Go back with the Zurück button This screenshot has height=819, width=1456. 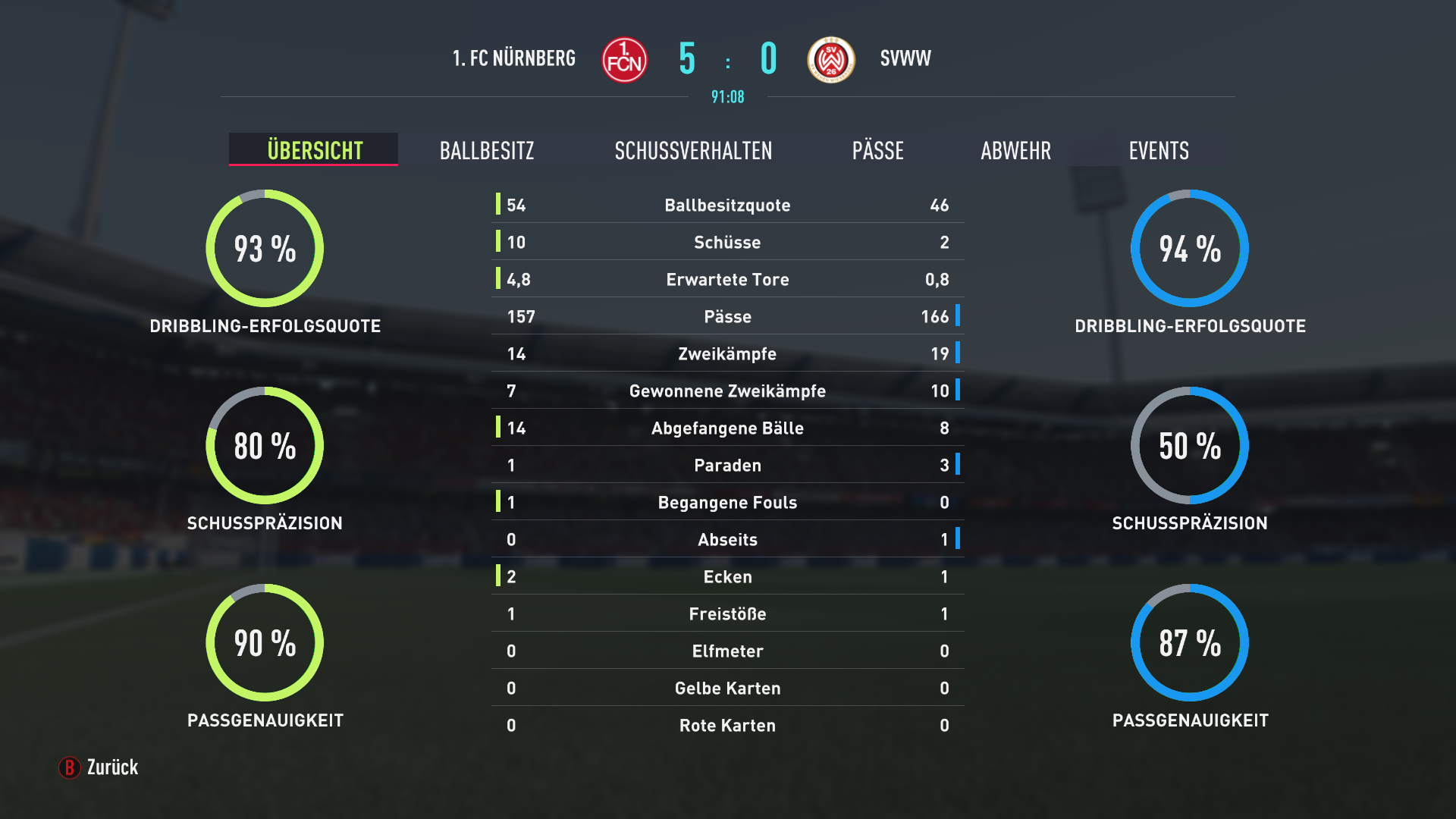[99, 767]
